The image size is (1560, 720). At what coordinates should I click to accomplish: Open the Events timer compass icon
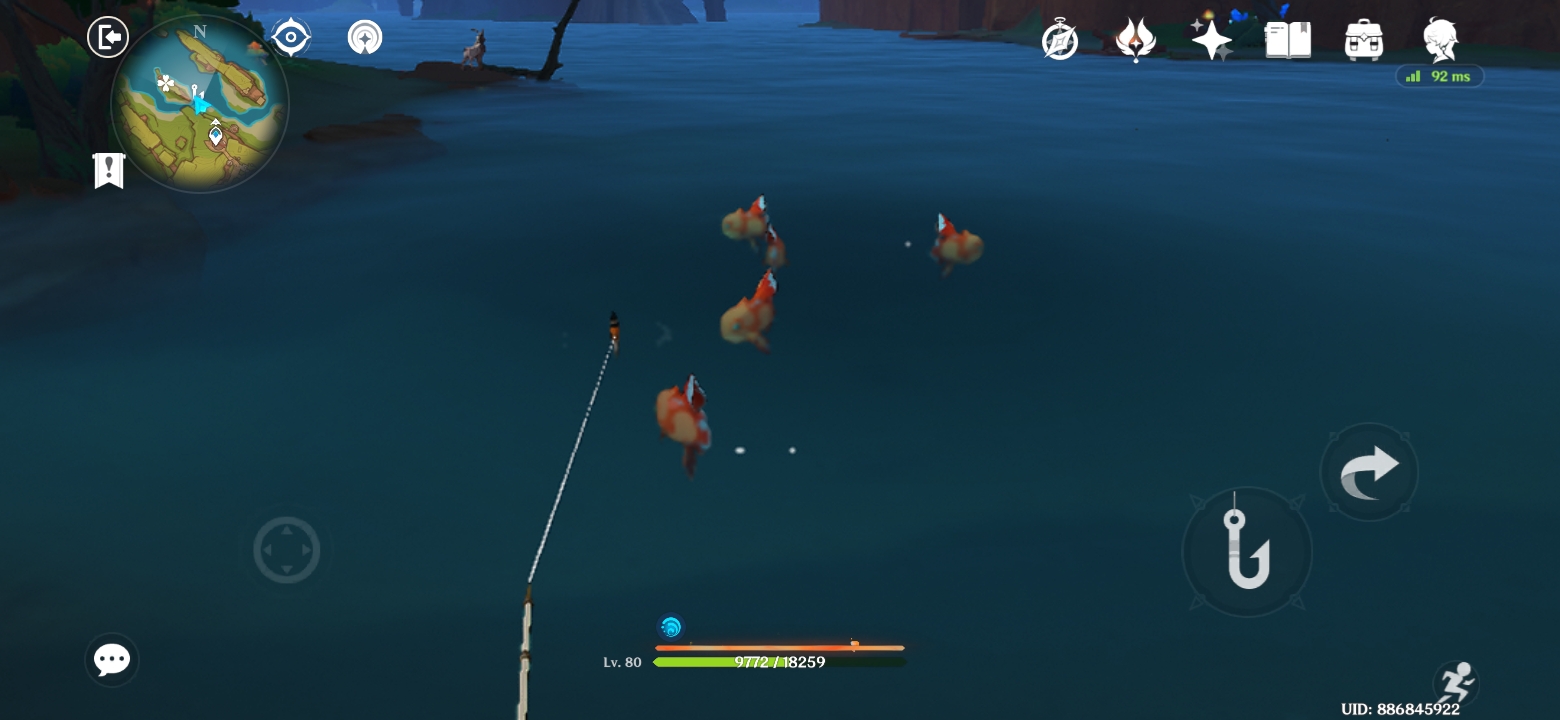coord(1061,40)
